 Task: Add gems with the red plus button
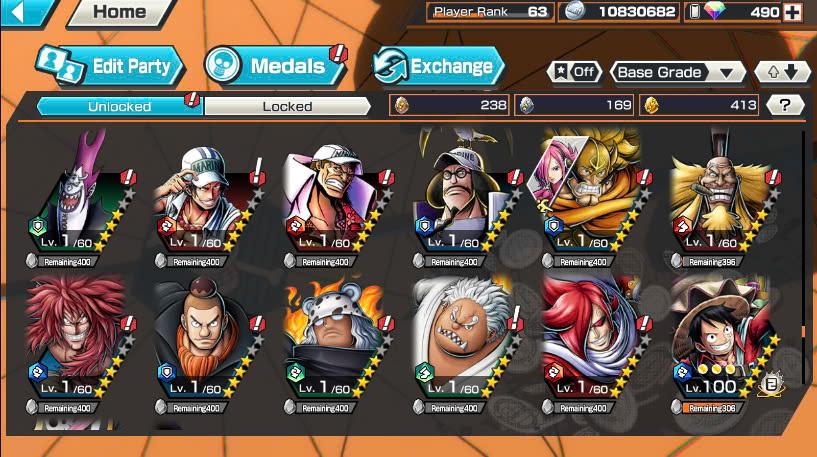(793, 12)
